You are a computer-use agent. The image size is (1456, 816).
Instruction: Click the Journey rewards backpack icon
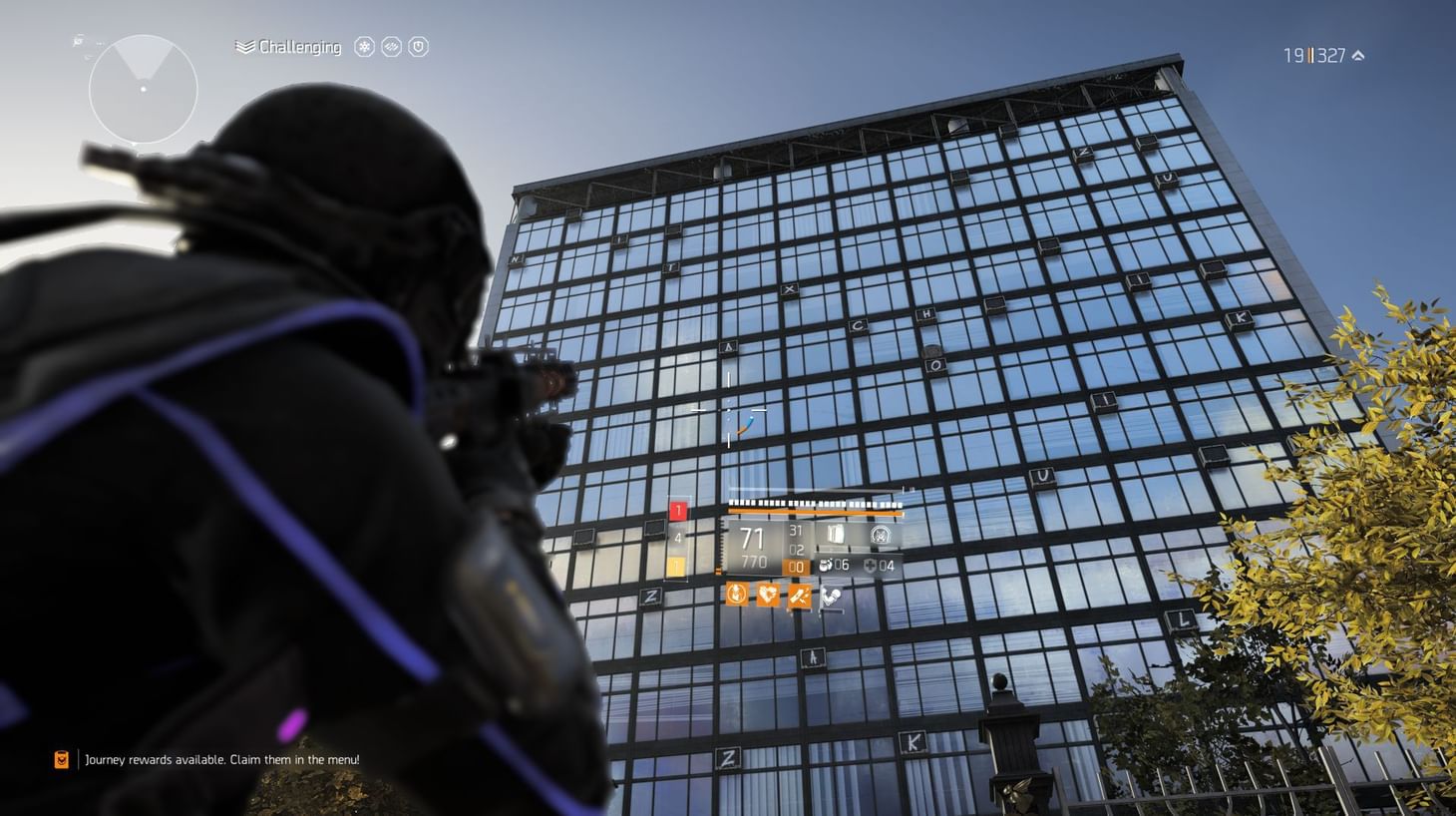[61, 759]
